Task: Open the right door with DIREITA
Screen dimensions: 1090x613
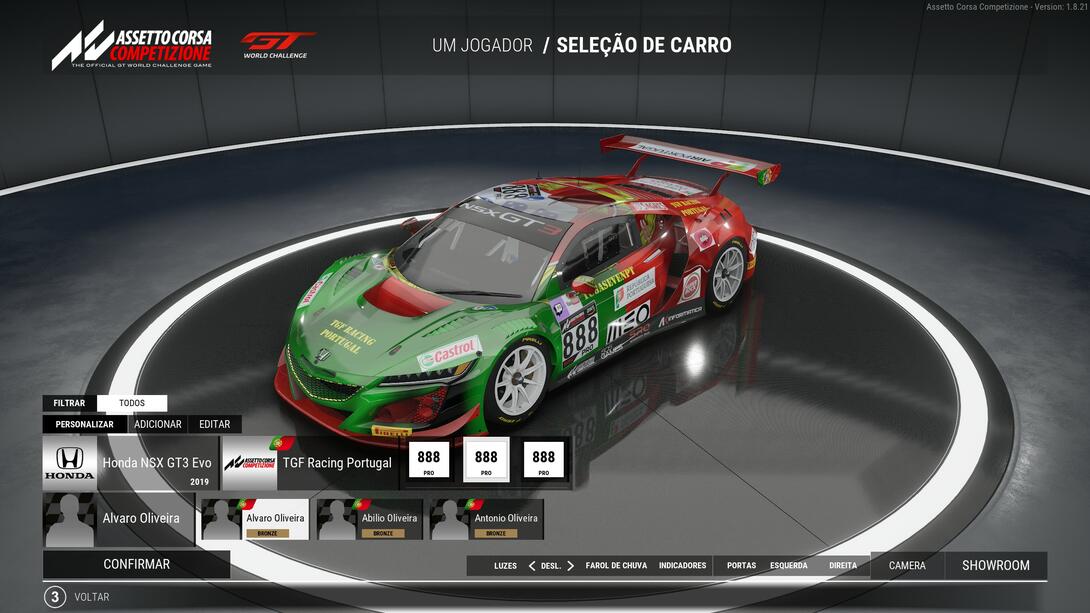Action: [843, 566]
